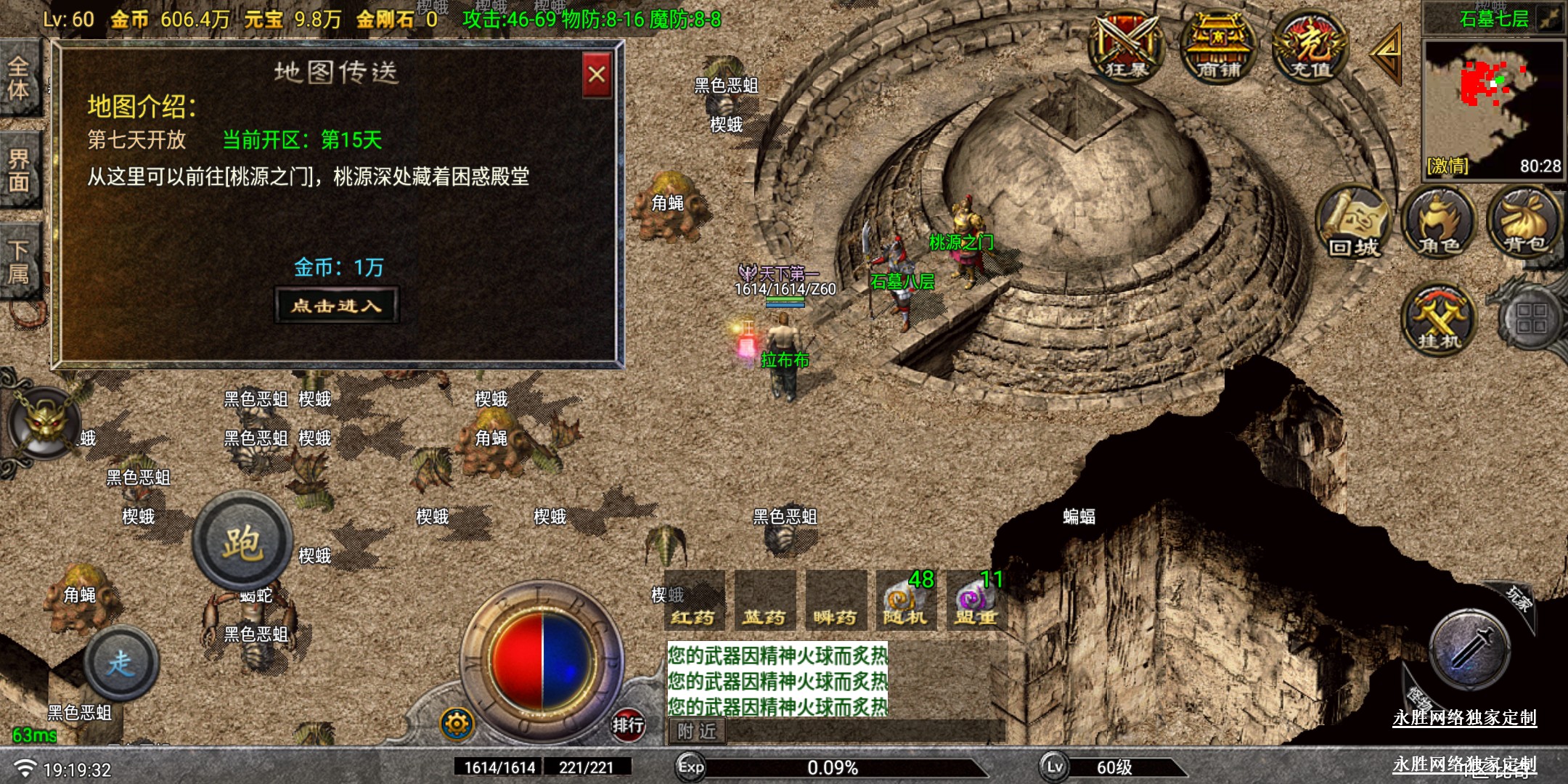Use the 随机 random teleport scroll

[x=905, y=601]
